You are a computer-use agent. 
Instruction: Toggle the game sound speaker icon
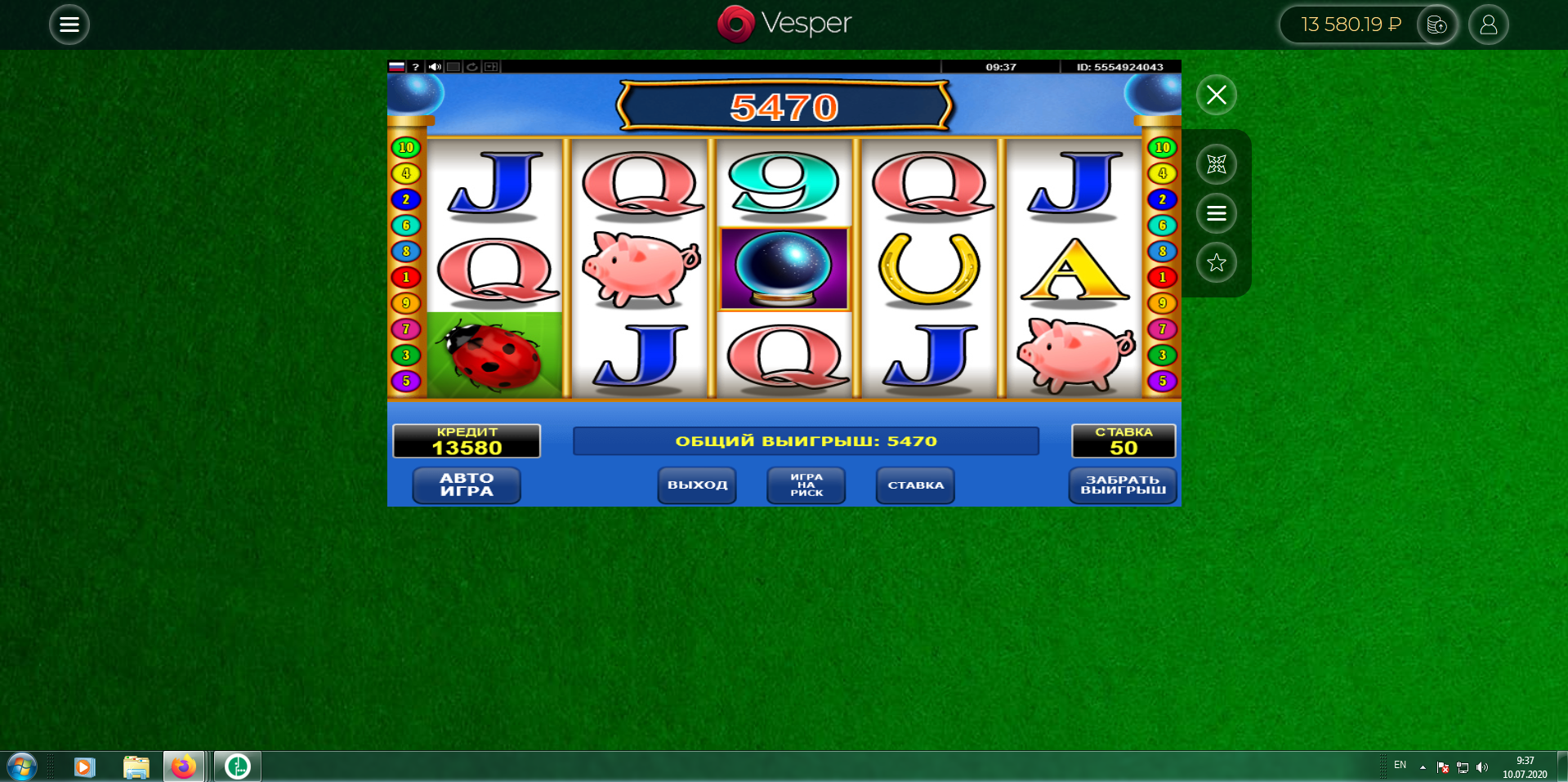pos(435,67)
